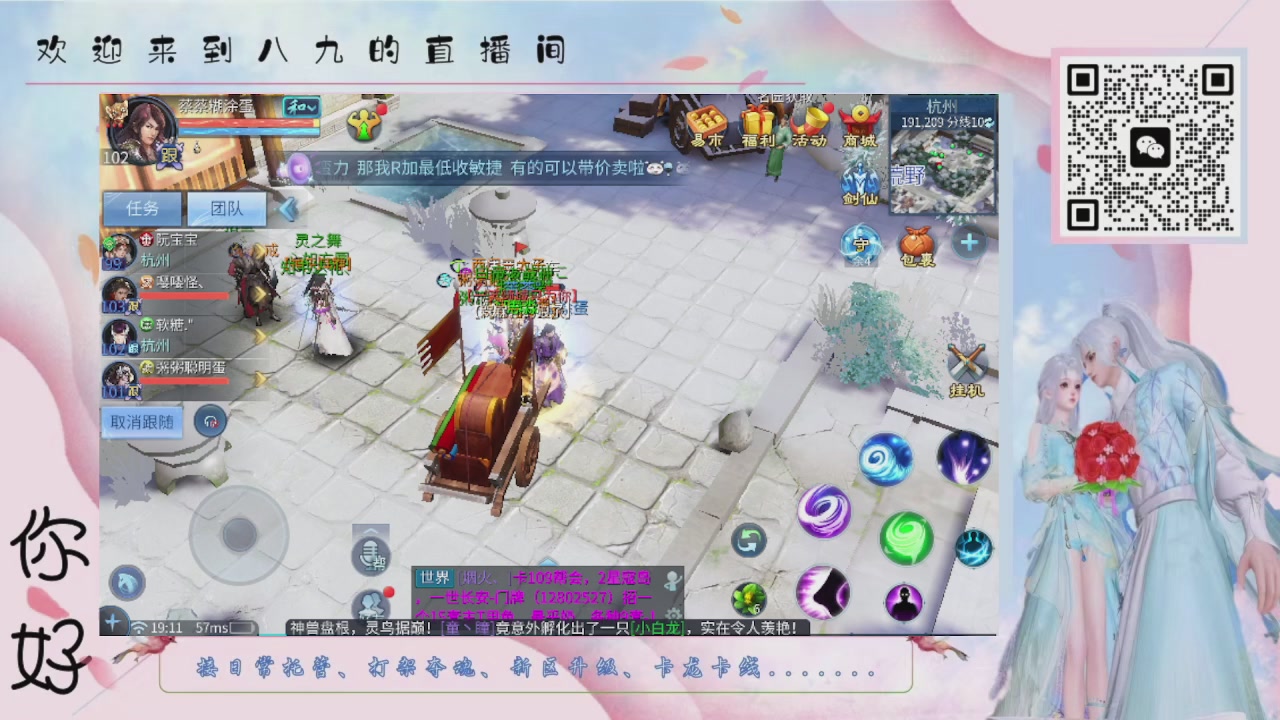Image resolution: width=1280 pixels, height=720 pixels.
Task: Activate the 剑仙 sword immortal icon
Action: 862,180
